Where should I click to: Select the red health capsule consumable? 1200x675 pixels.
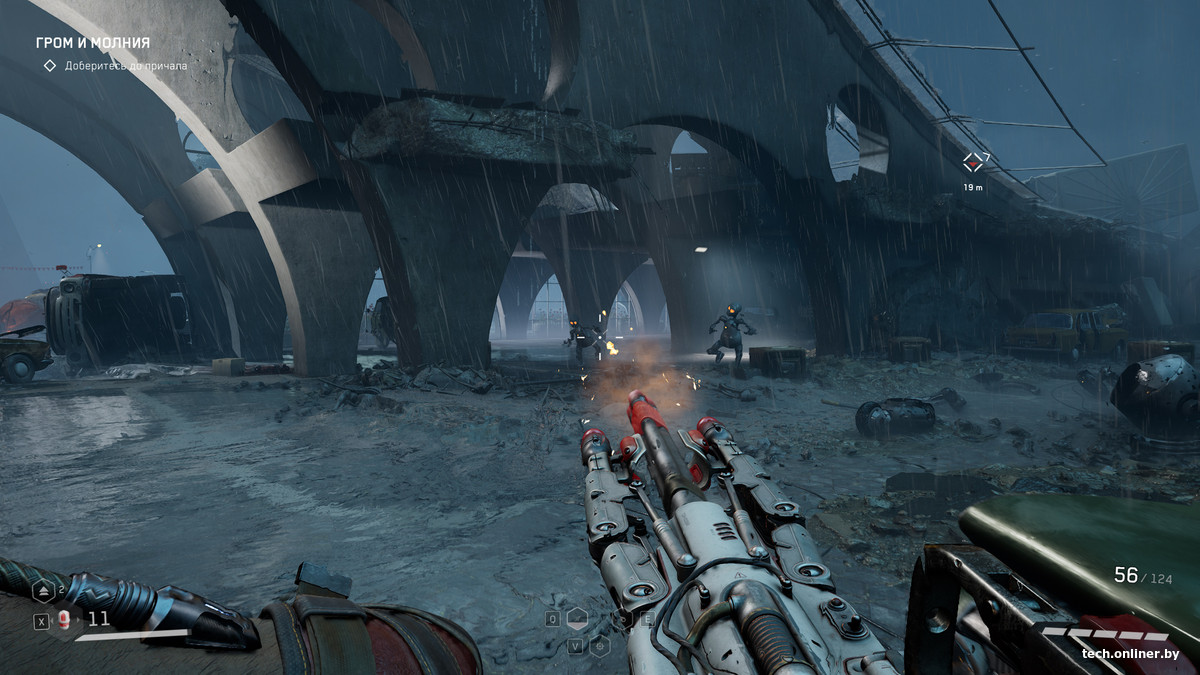coord(64,620)
